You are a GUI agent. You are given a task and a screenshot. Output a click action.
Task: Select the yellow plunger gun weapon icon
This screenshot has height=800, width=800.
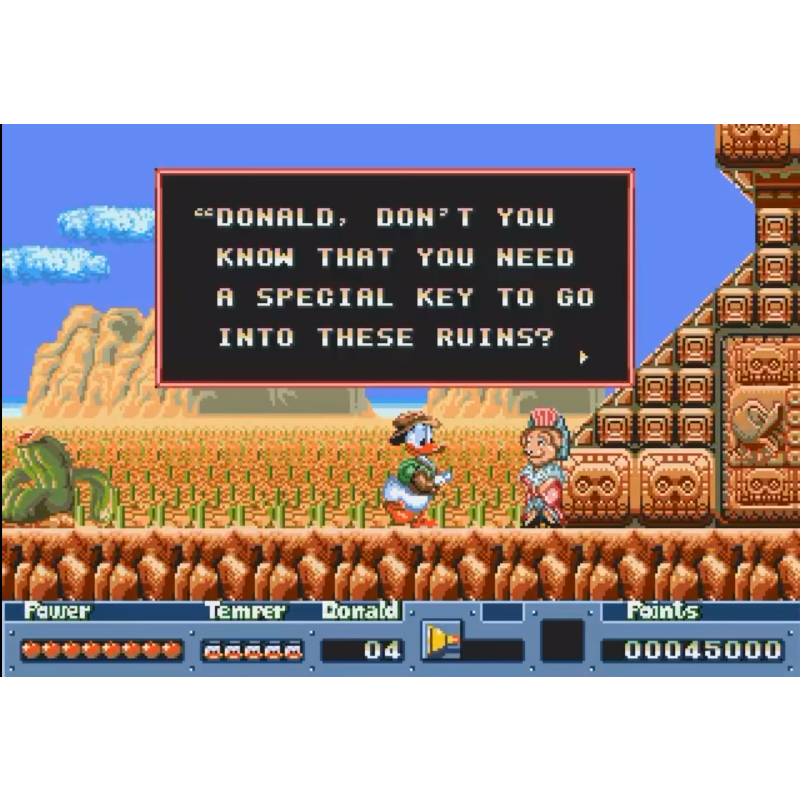pos(441,640)
